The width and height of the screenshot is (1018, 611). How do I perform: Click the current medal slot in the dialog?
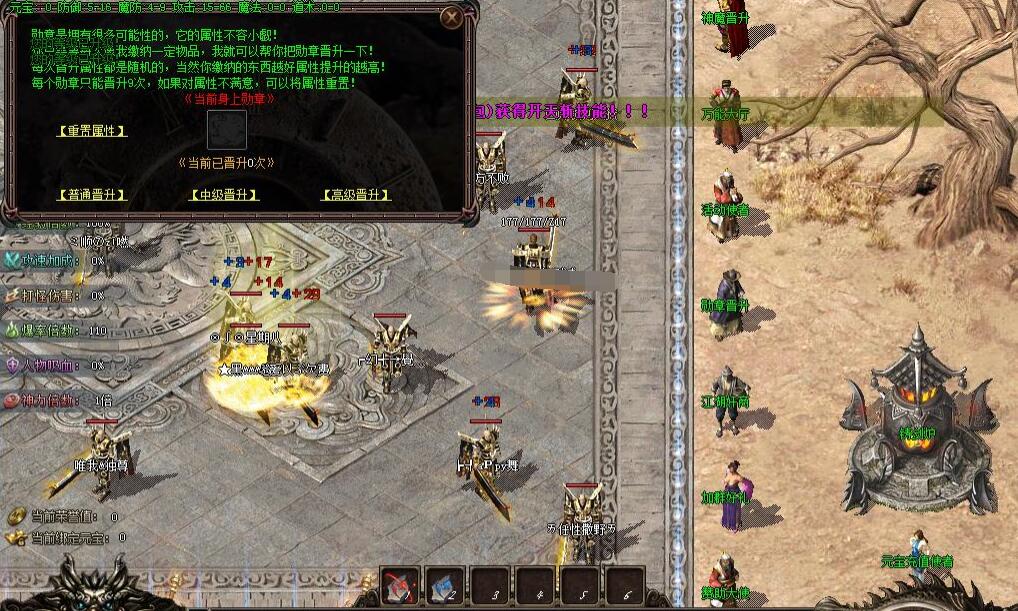tap(226, 130)
